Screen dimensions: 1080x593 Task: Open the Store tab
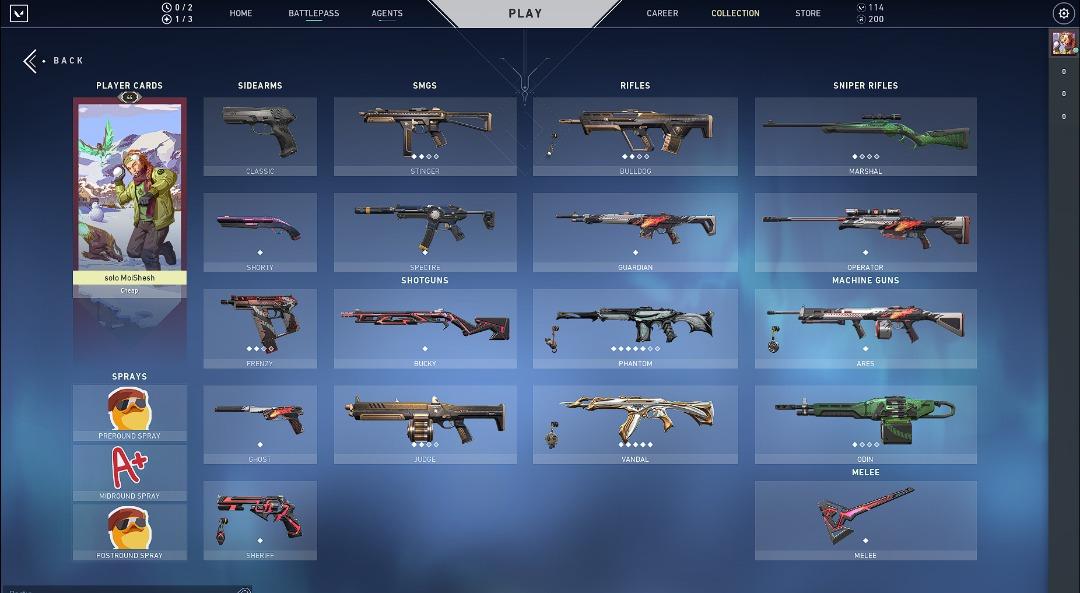[x=808, y=13]
